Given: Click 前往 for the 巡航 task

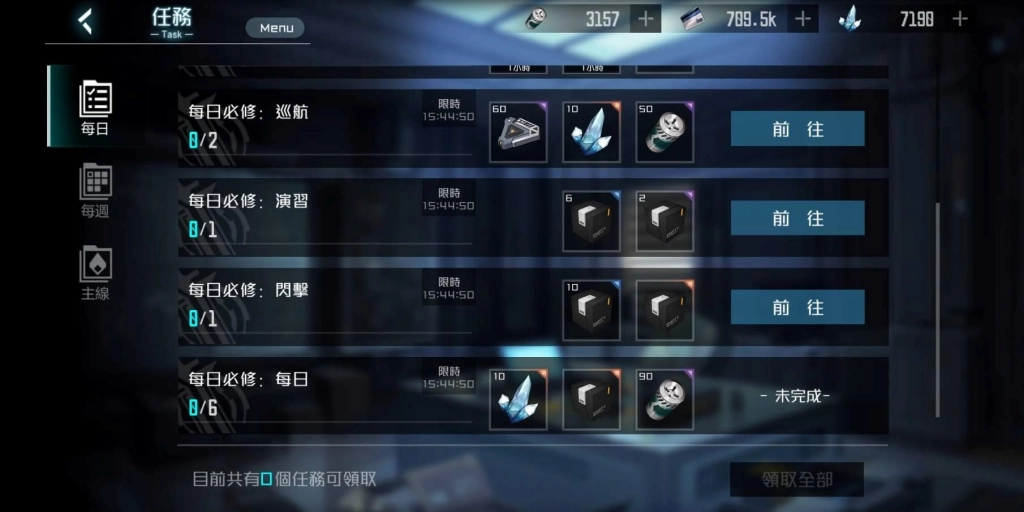Looking at the screenshot, I should pos(797,129).
